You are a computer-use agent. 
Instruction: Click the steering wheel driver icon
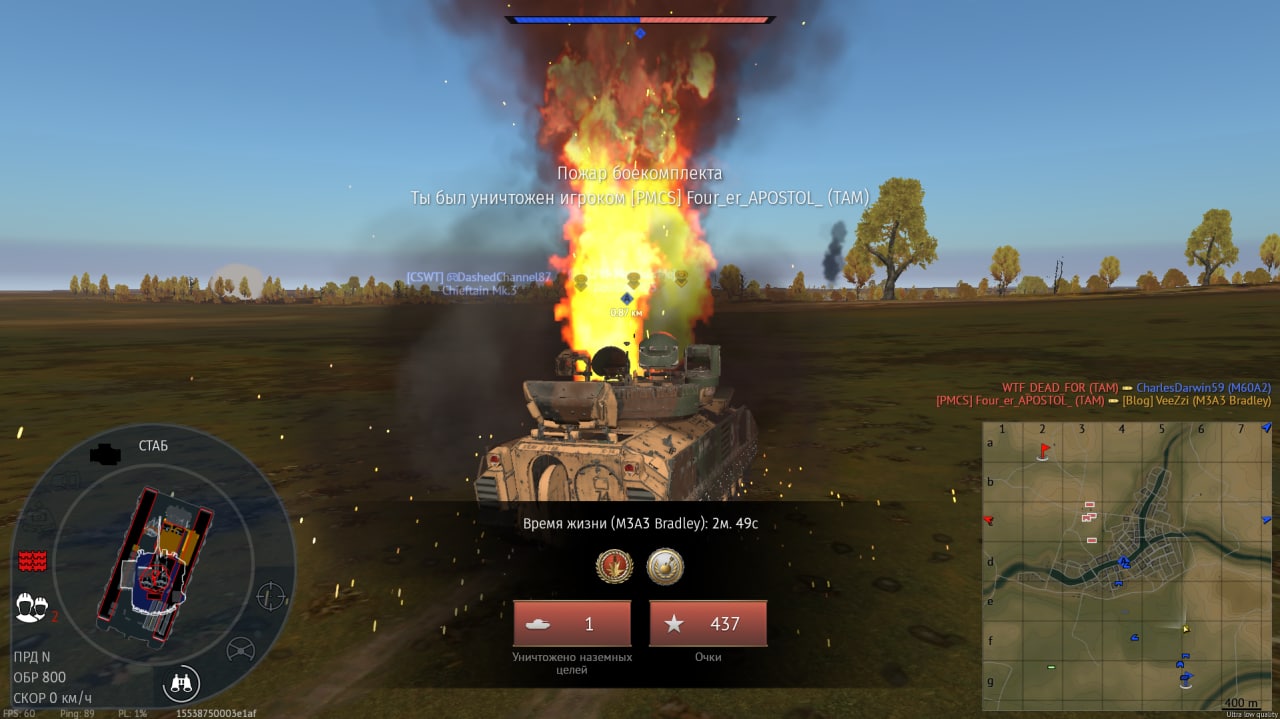pyautogui.click(x=240, y=649)
